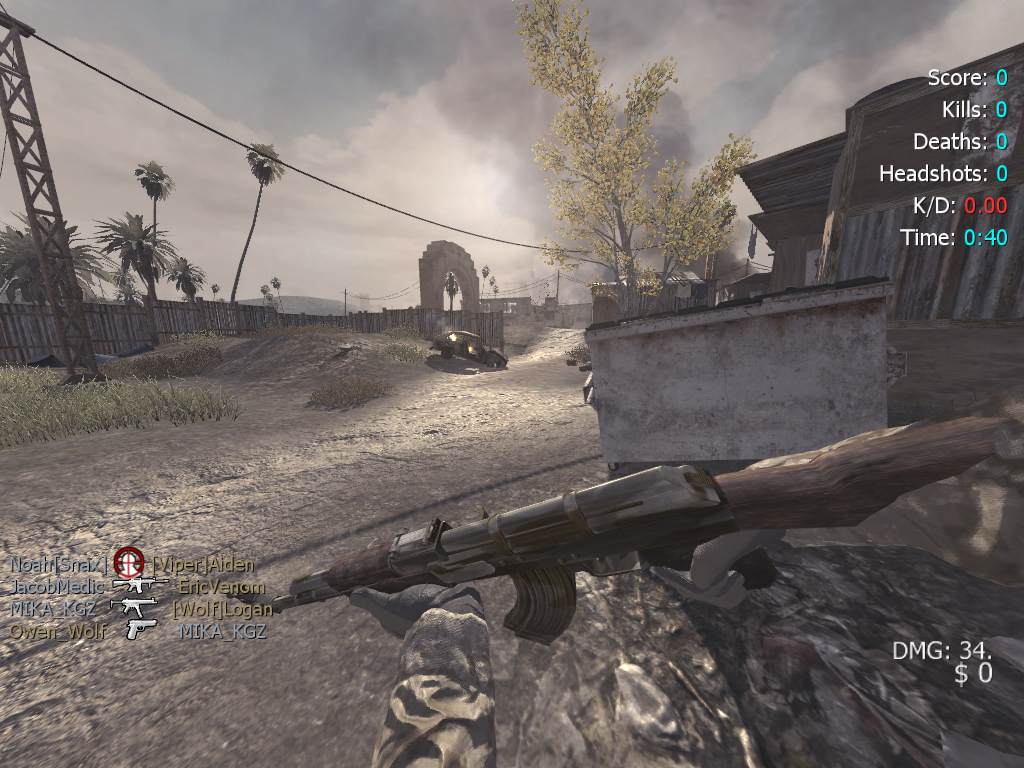
Task: Click the pistol kill icon
Action: pos(141,629)
